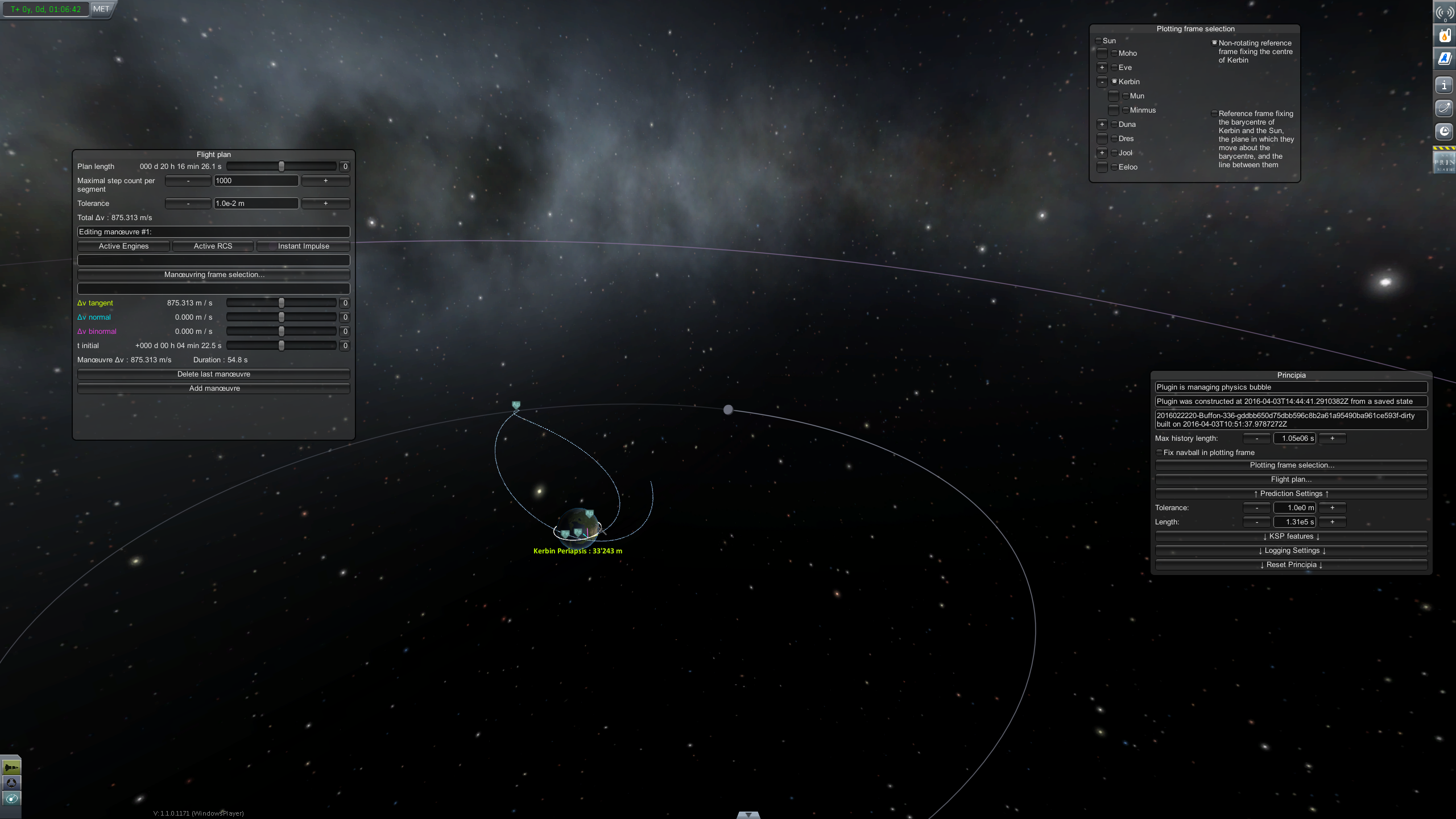Add a new manoeuvre
Image resolution: width=1456 pixels, height=819 pixels.
click(x=214, y=388)
